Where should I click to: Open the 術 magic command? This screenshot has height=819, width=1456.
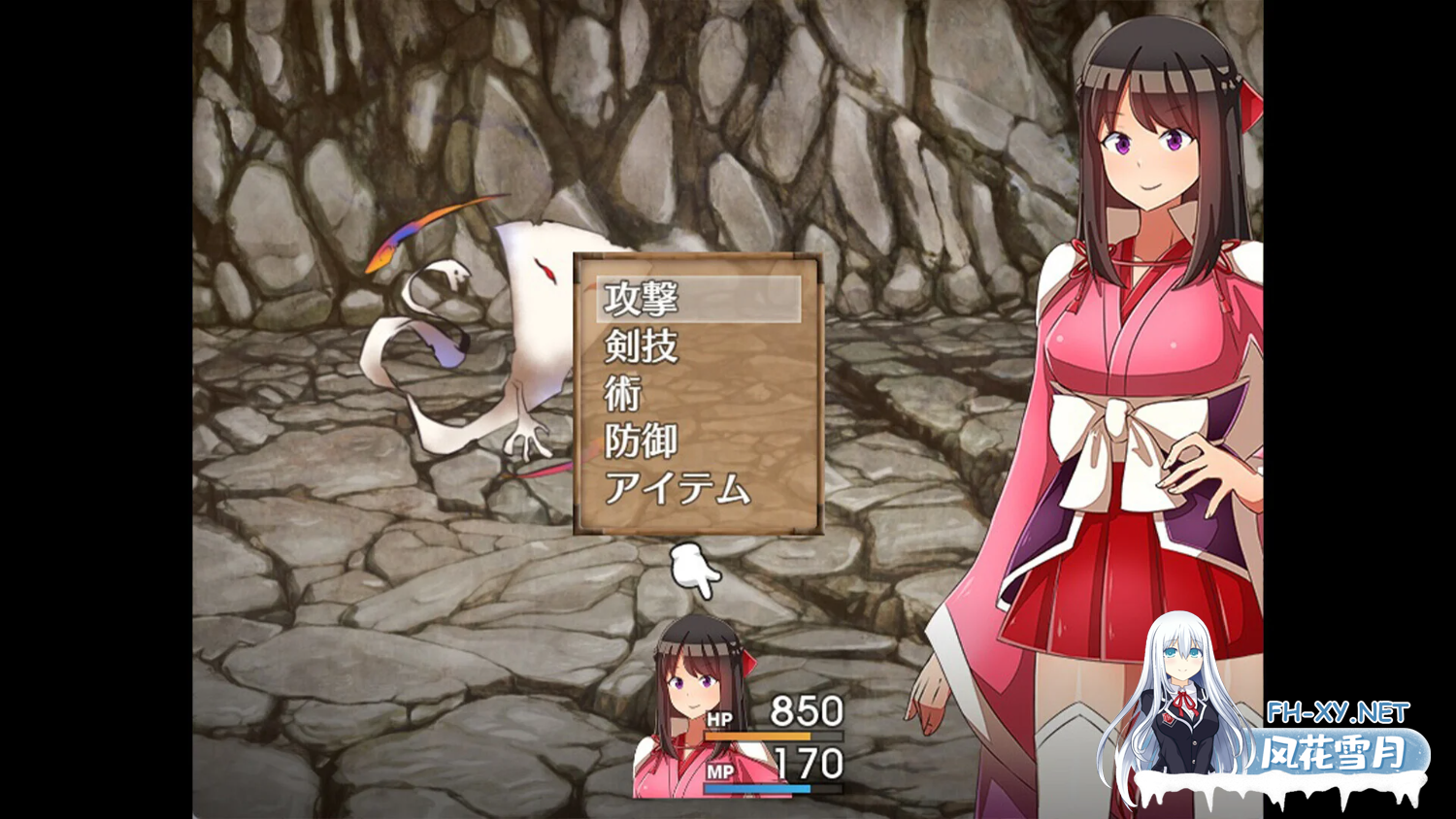tap(623, 394)
